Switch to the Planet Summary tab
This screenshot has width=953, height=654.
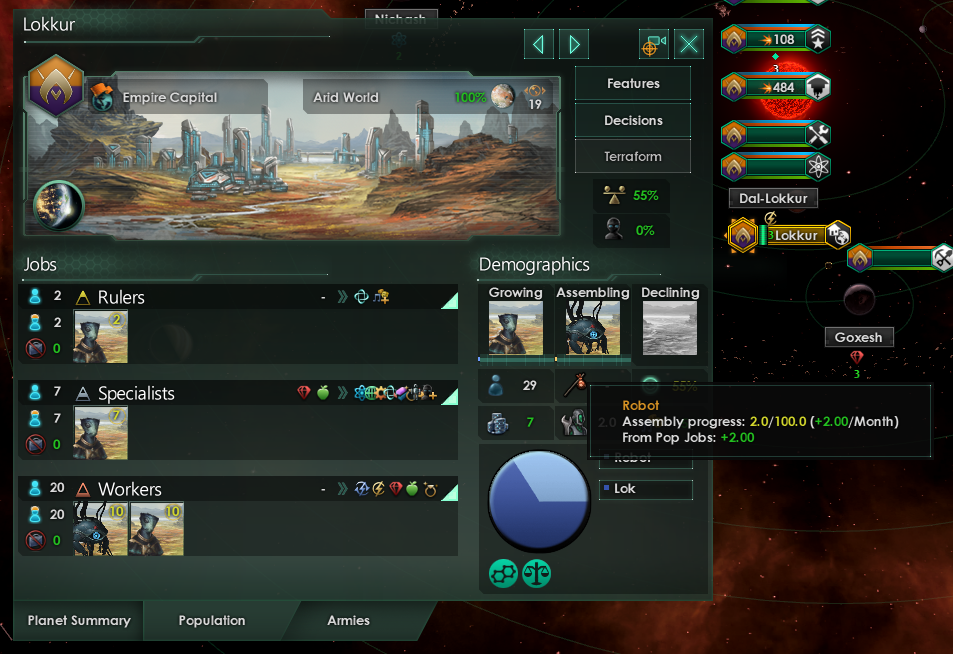79,621
